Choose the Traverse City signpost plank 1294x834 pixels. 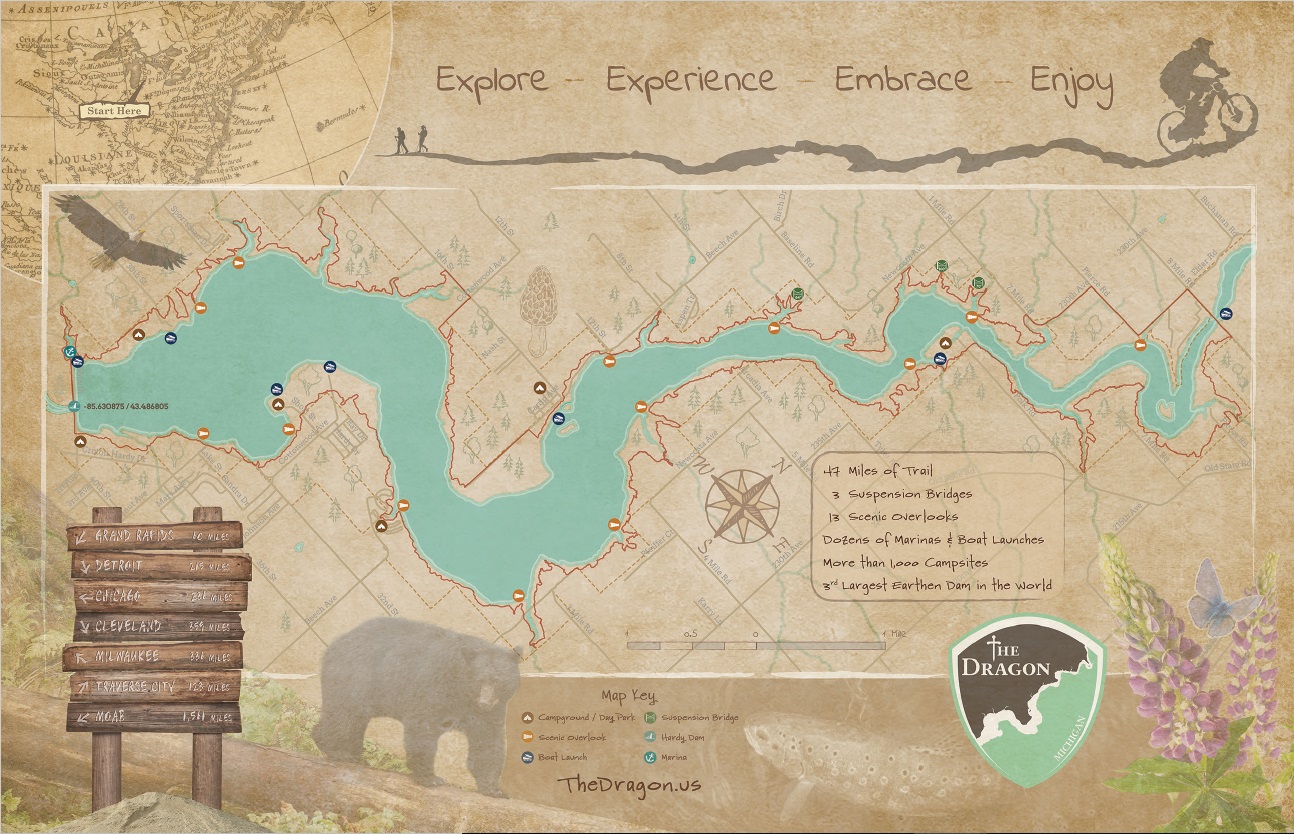tap(155, 687)
